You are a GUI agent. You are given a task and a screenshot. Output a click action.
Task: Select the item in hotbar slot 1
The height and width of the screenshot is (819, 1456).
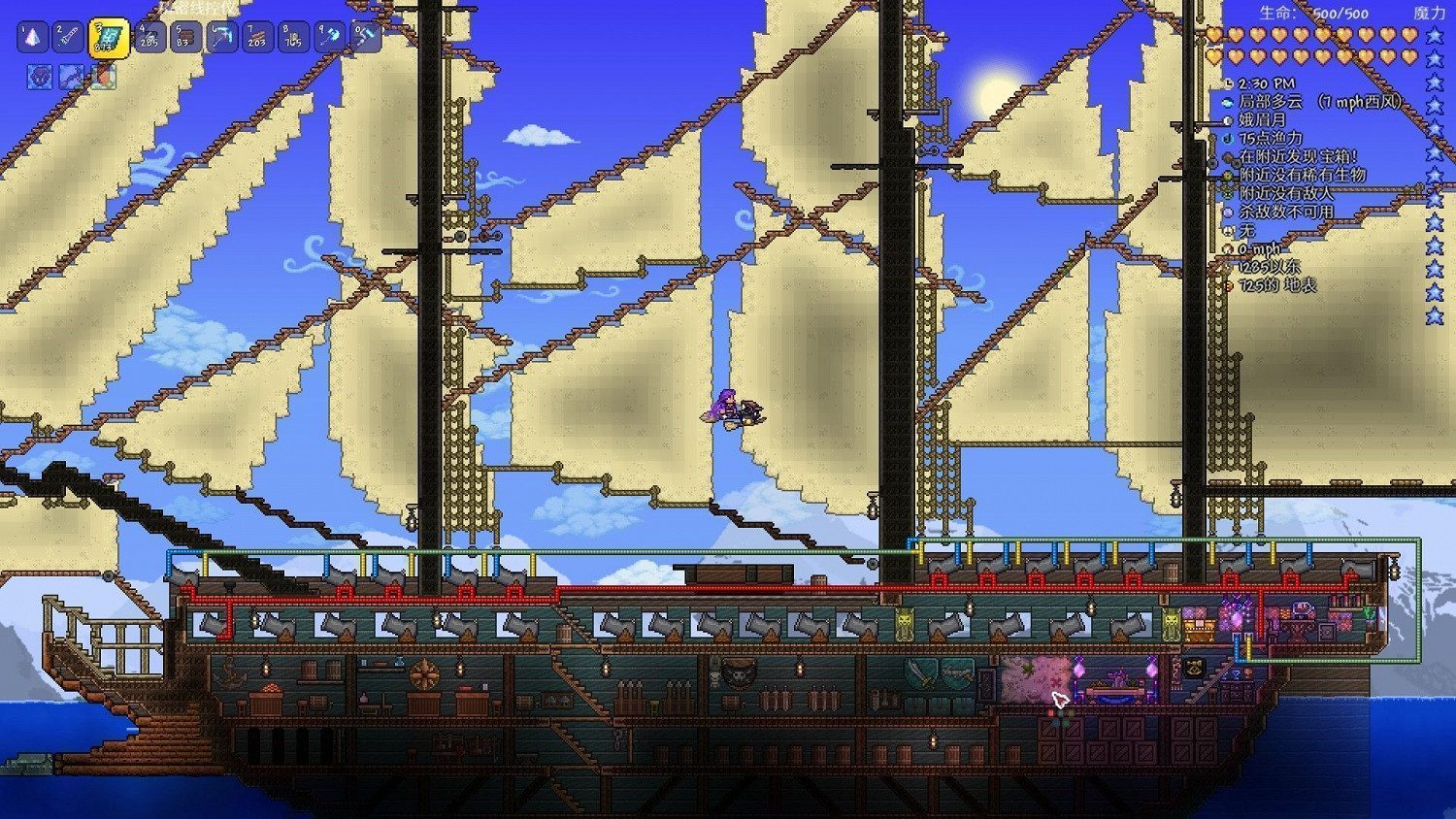click(32, 38)
